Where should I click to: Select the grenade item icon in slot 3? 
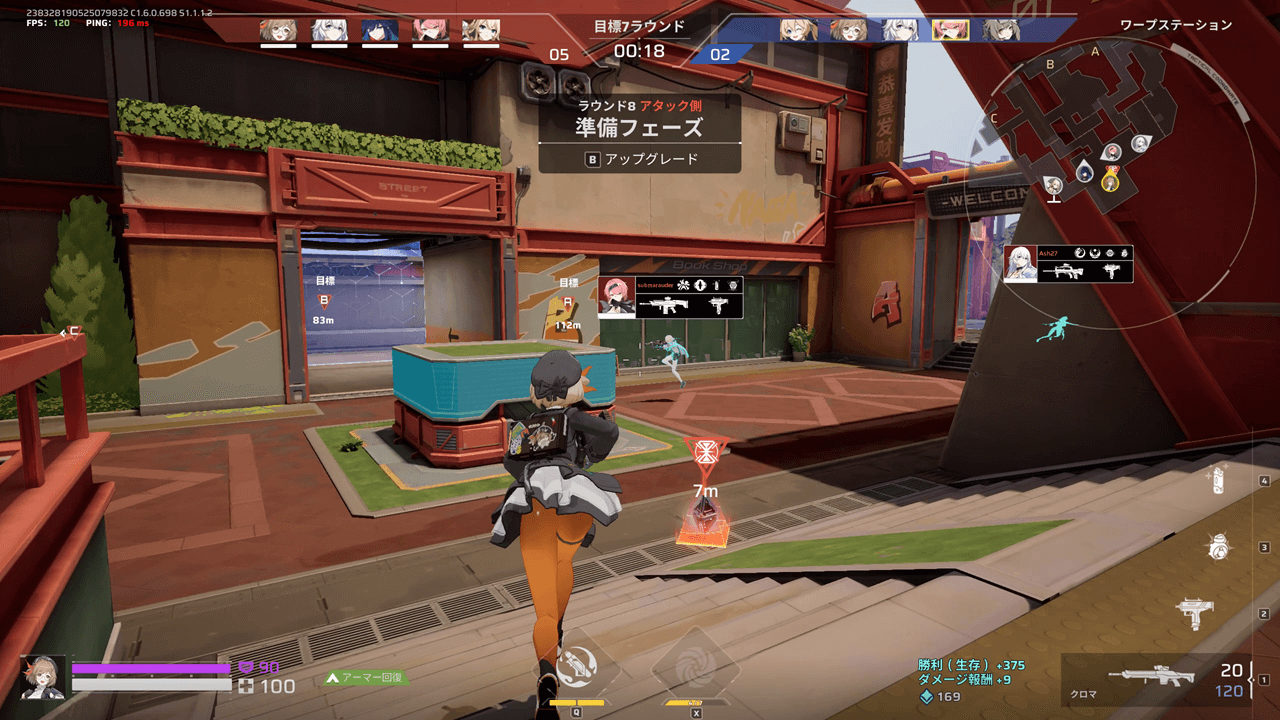tap(1220, 545)
